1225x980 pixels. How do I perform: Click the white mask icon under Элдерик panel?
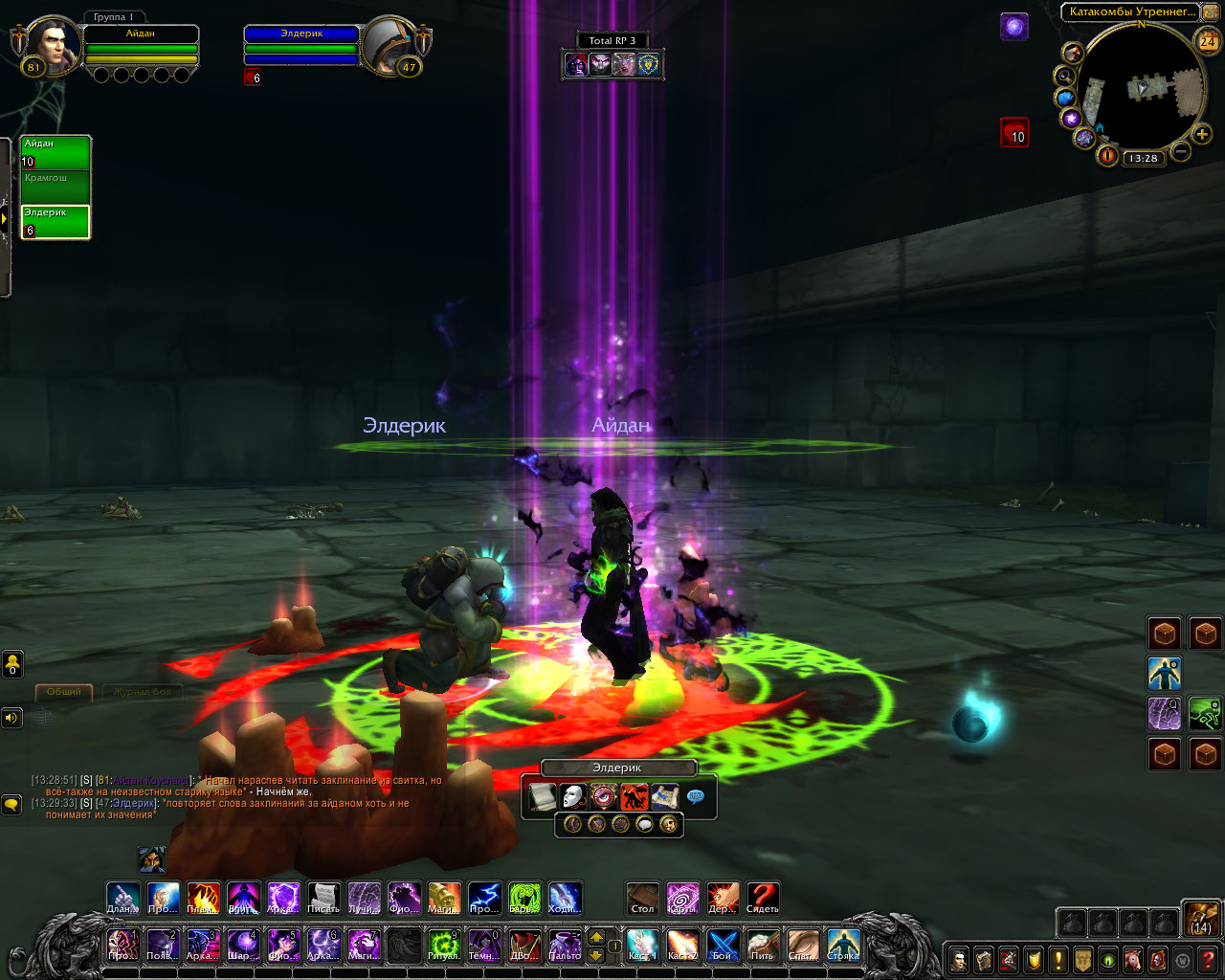pyautogui.click(x=572, y=796)
